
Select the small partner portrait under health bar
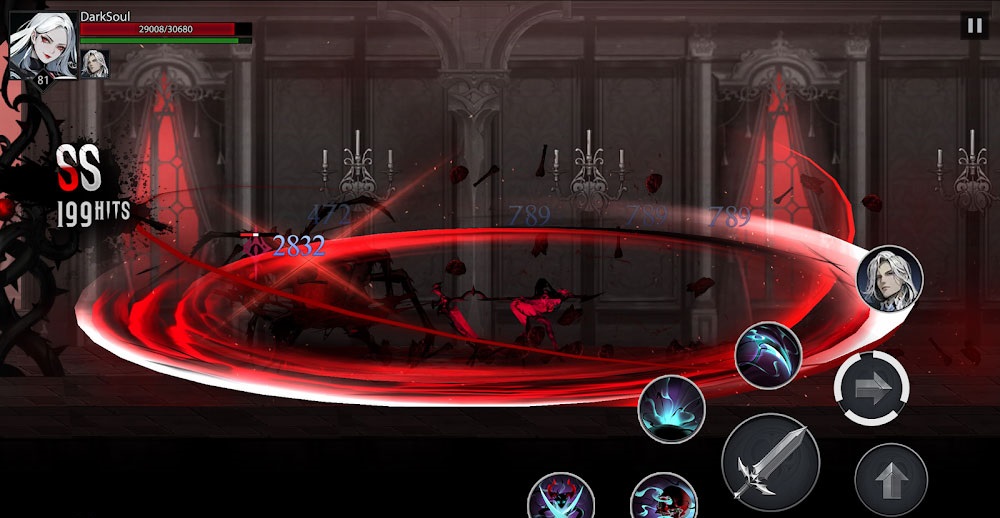[95, 63]
